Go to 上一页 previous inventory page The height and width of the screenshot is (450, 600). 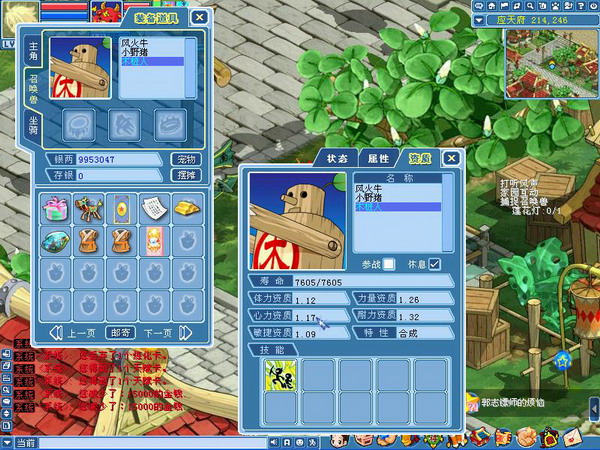pyautogui.click(x=77, y=333)
